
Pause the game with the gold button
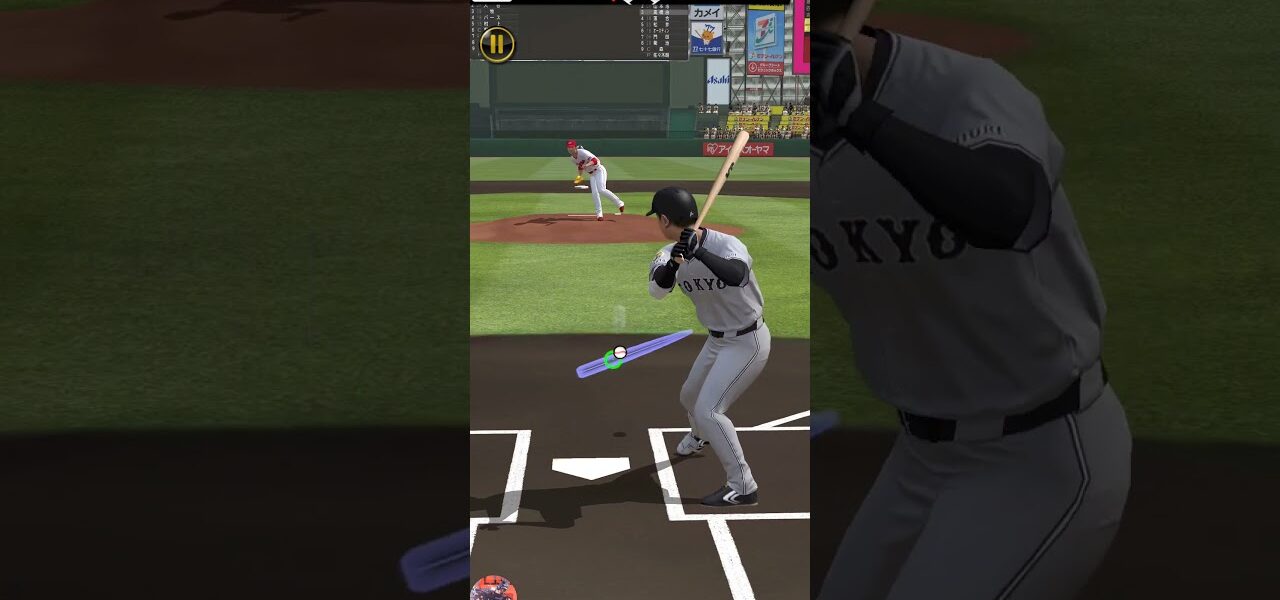tap(497, 44)
